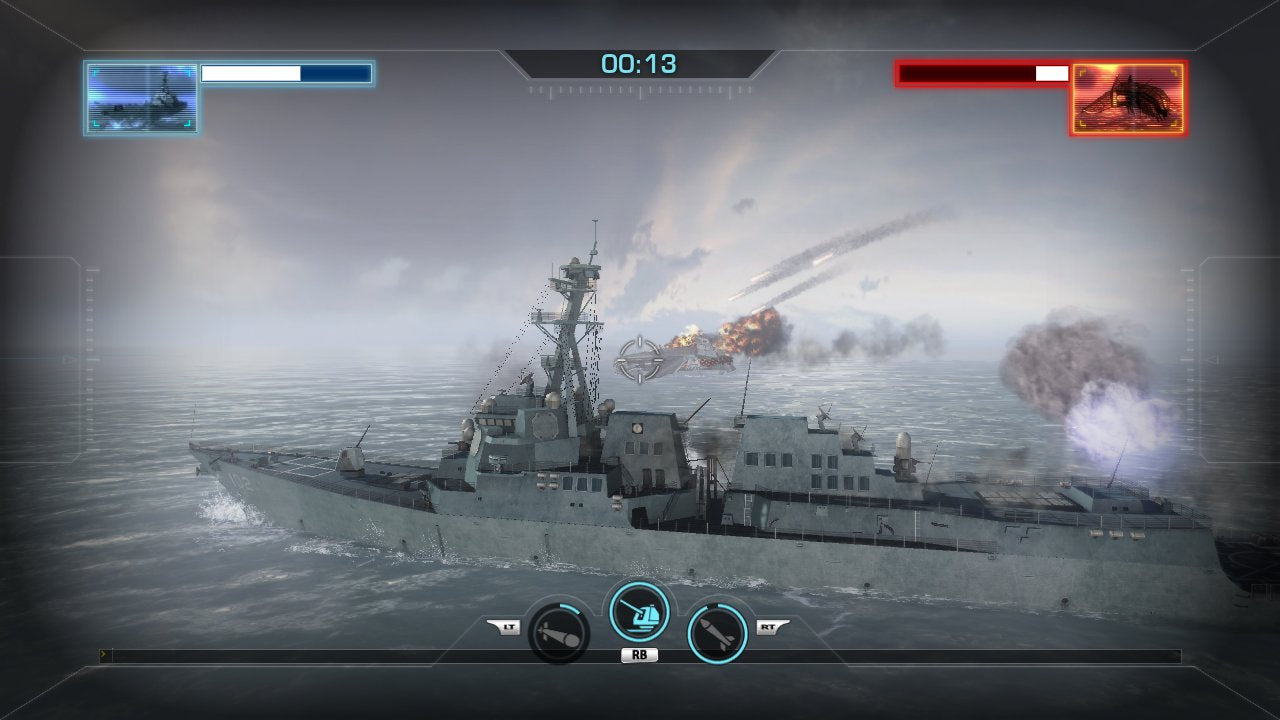Click the RT weapon cycle arrow
1280x720 pixels.
(x=772, y=626)
